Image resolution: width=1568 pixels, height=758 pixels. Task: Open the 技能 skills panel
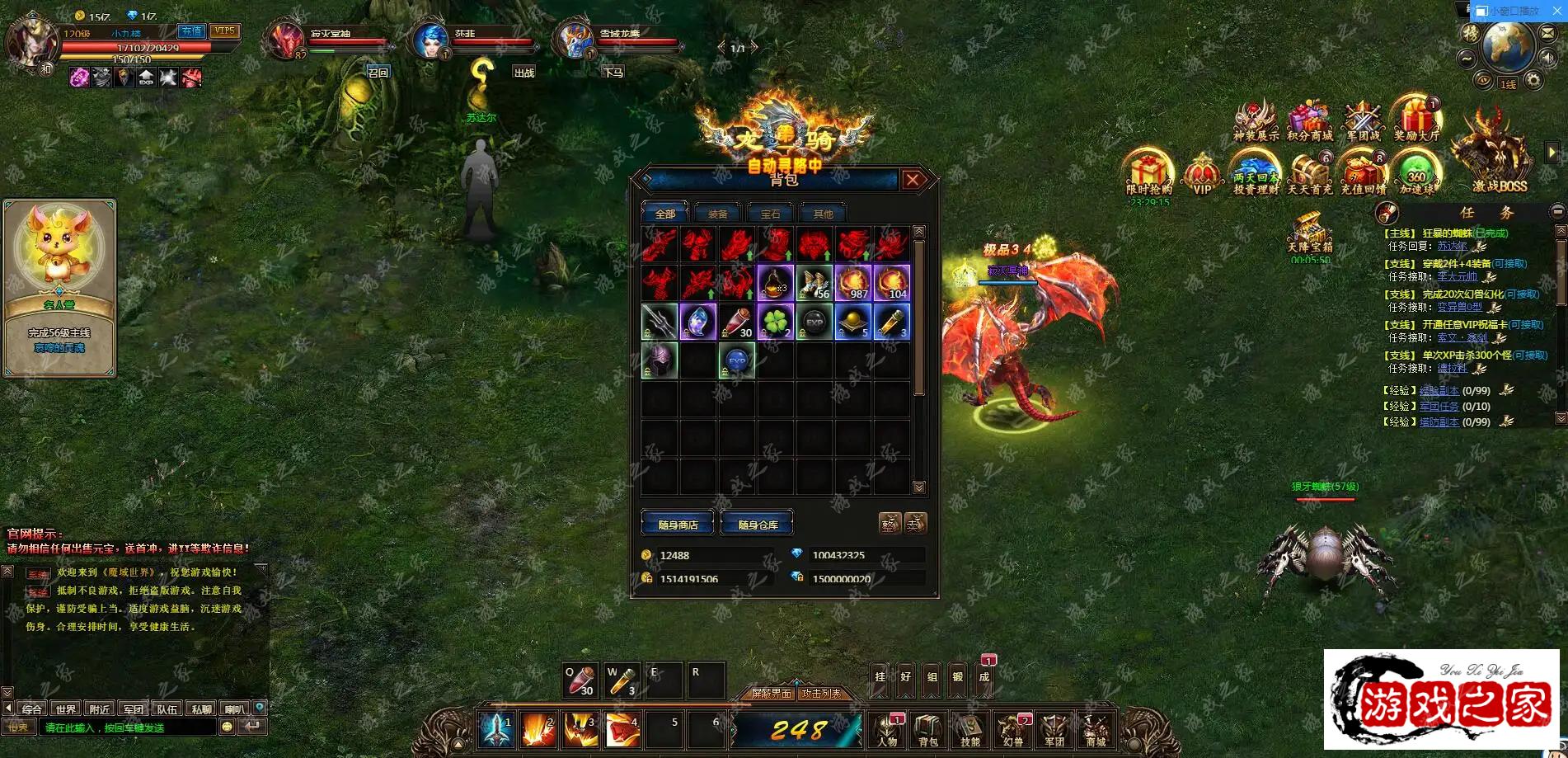(970, 731)
